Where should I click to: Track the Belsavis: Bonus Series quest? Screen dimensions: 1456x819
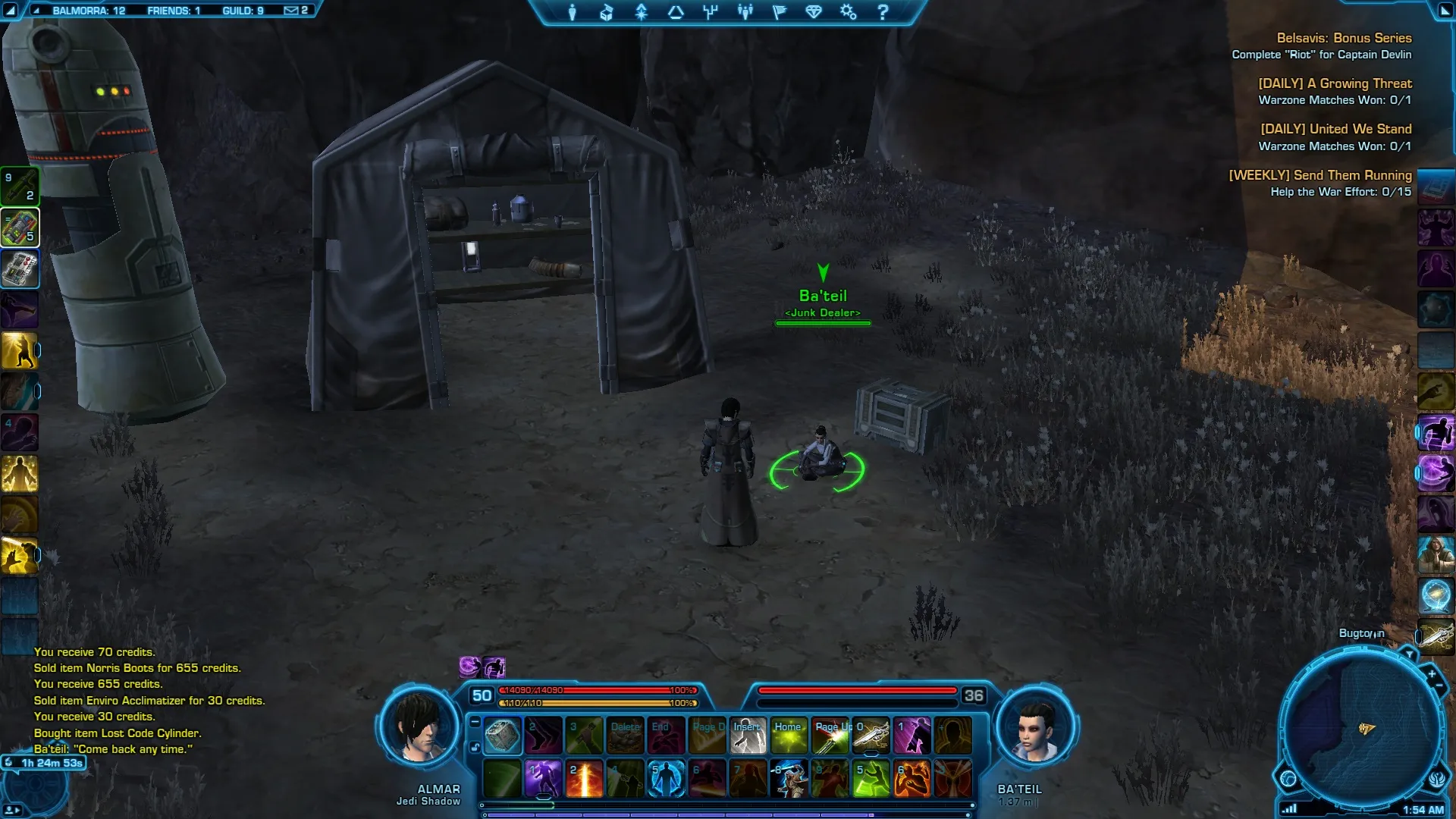[x=1344, y=38]
